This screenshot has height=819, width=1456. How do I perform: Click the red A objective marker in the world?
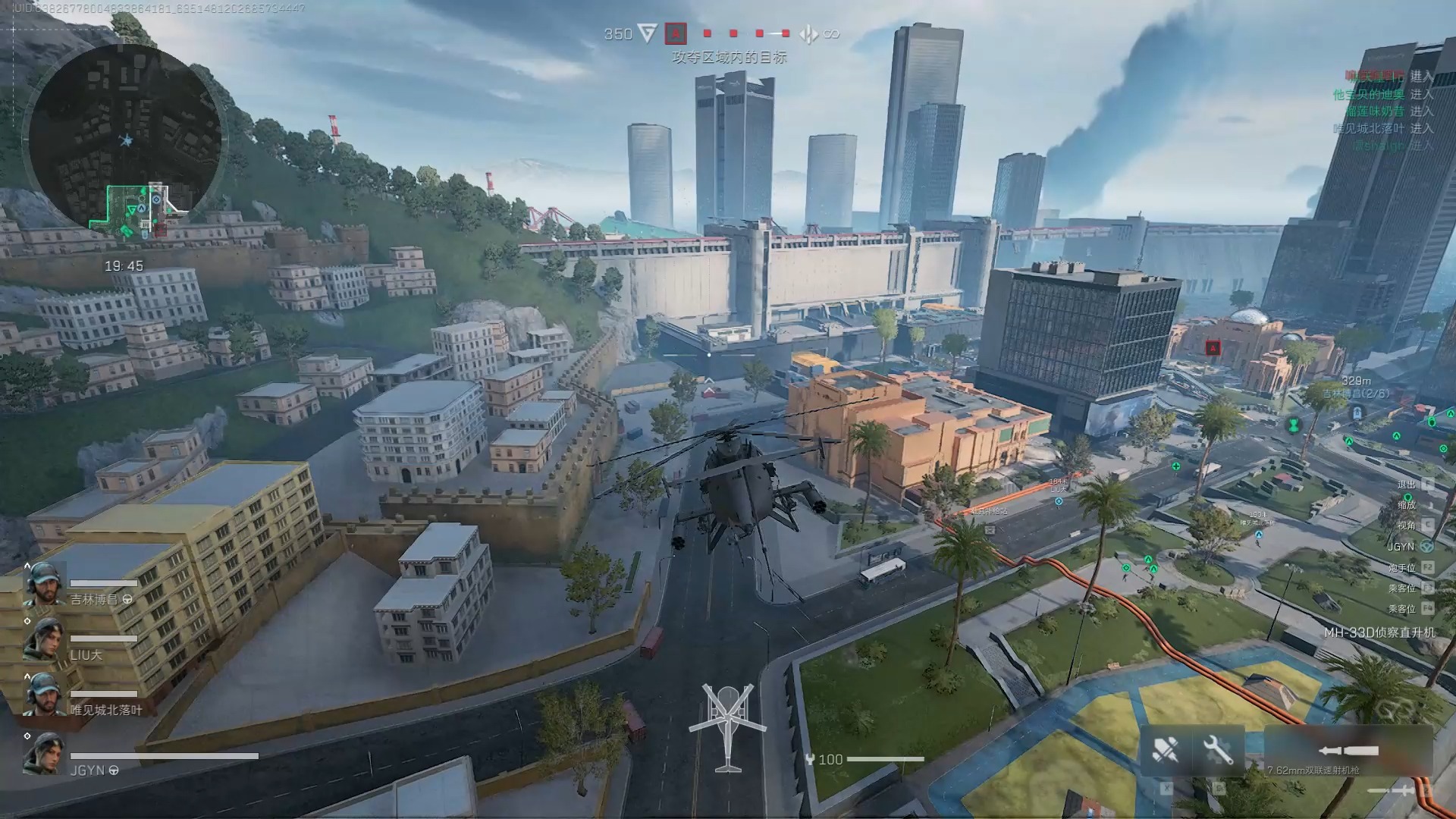[1213, 348]
